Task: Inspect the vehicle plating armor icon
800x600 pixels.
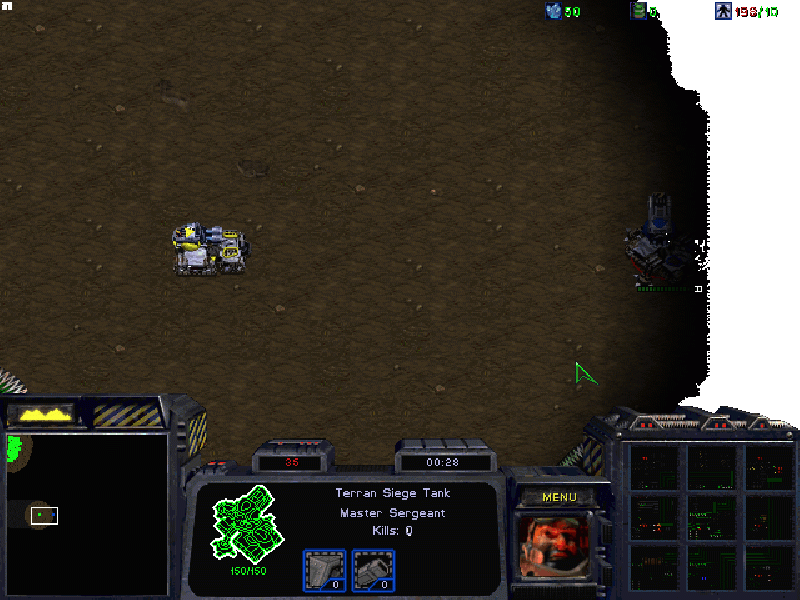Action: point(324,571)
